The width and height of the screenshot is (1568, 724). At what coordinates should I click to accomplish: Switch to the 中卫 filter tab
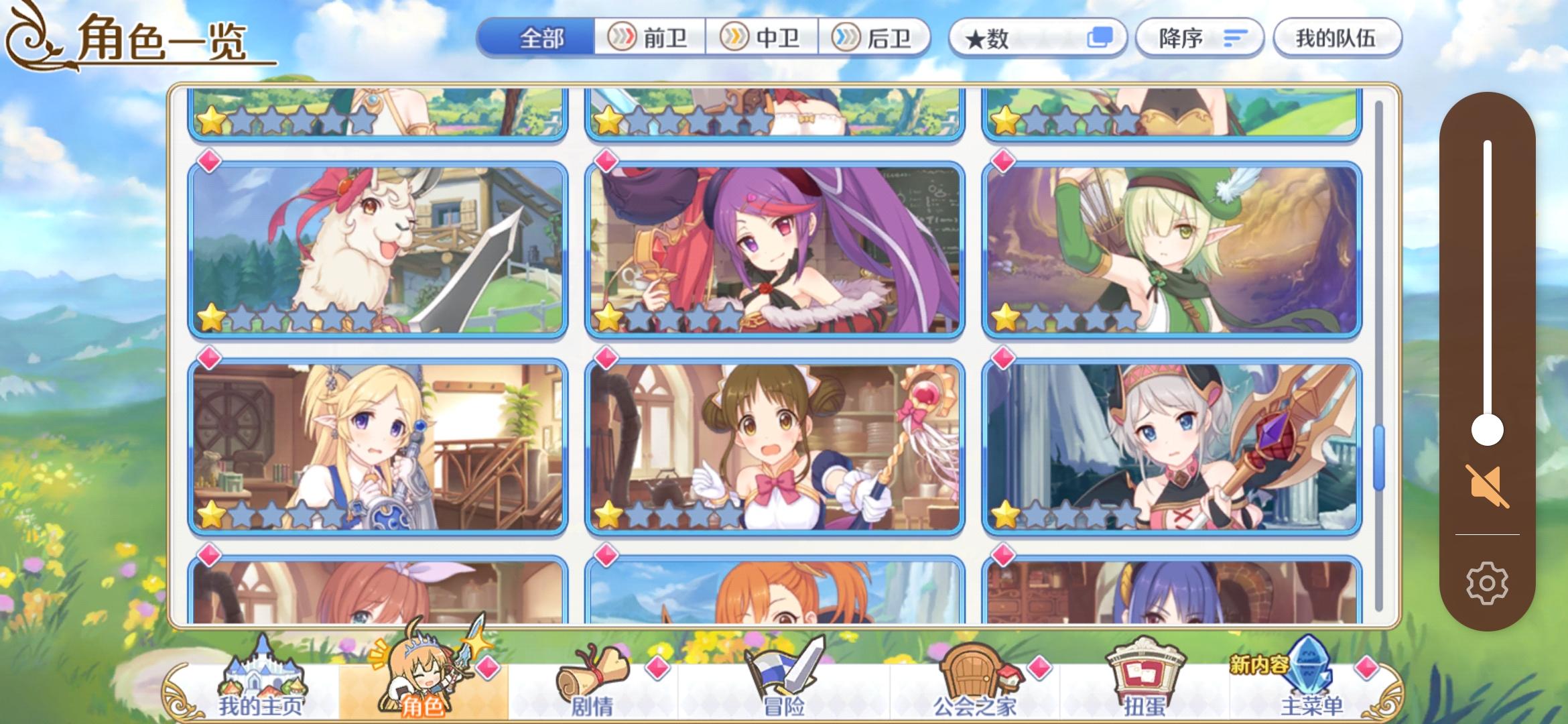[757, 38]
